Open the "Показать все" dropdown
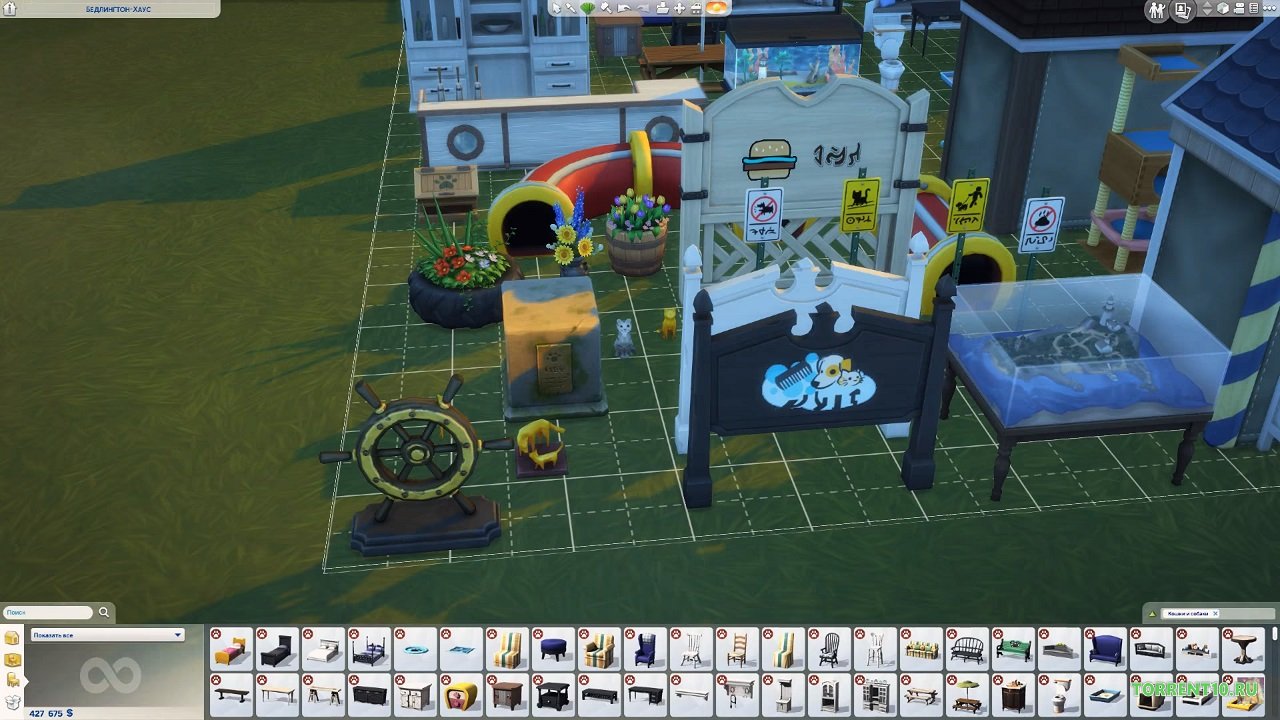 107,635
